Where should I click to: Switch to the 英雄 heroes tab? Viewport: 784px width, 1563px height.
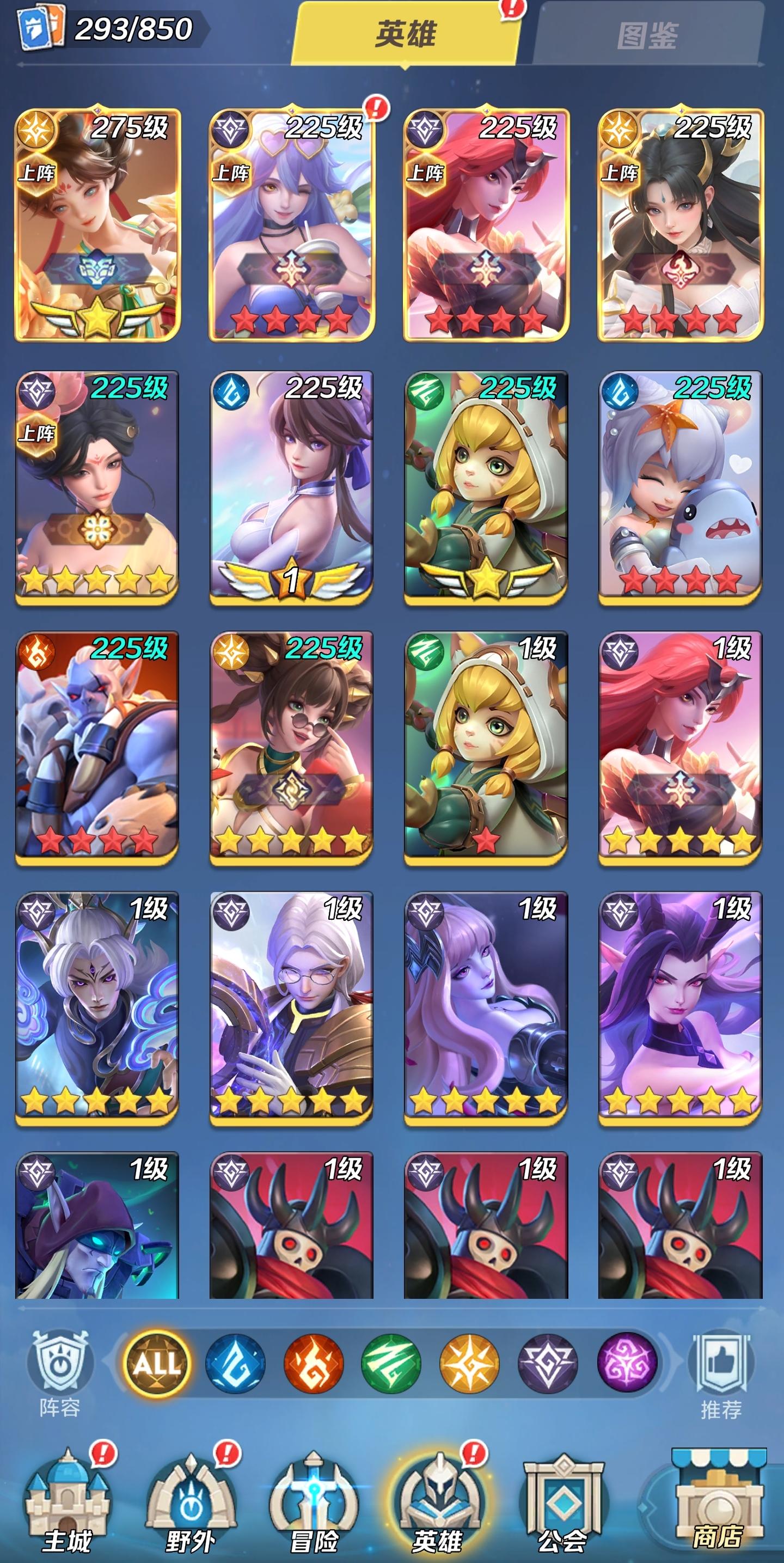pos(403,35)
